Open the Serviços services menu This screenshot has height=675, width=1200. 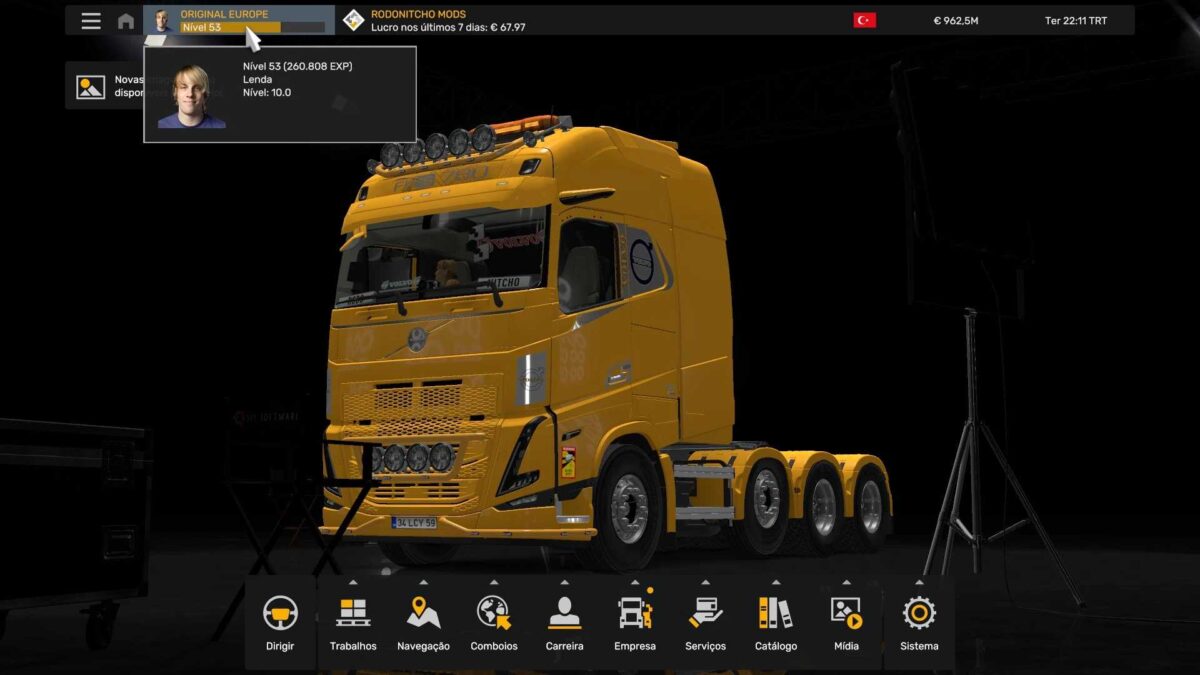[x=706, y=622]
